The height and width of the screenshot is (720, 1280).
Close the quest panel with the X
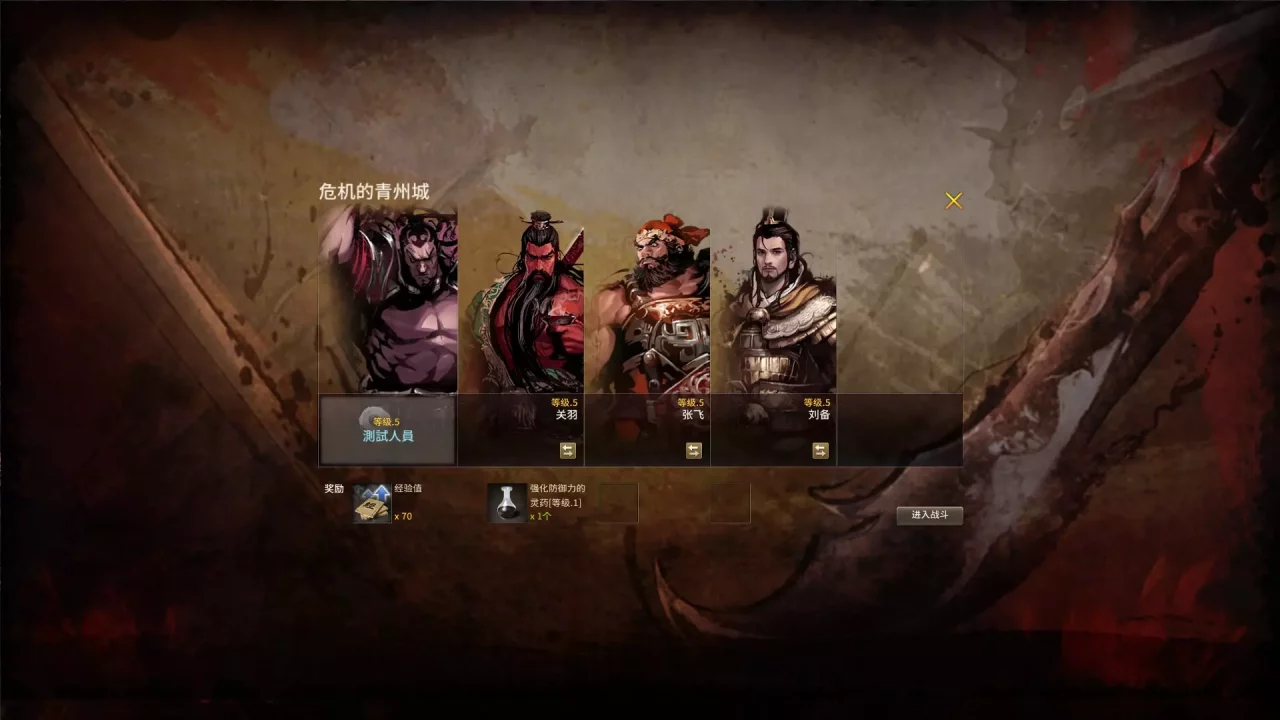tap(953, 200)
